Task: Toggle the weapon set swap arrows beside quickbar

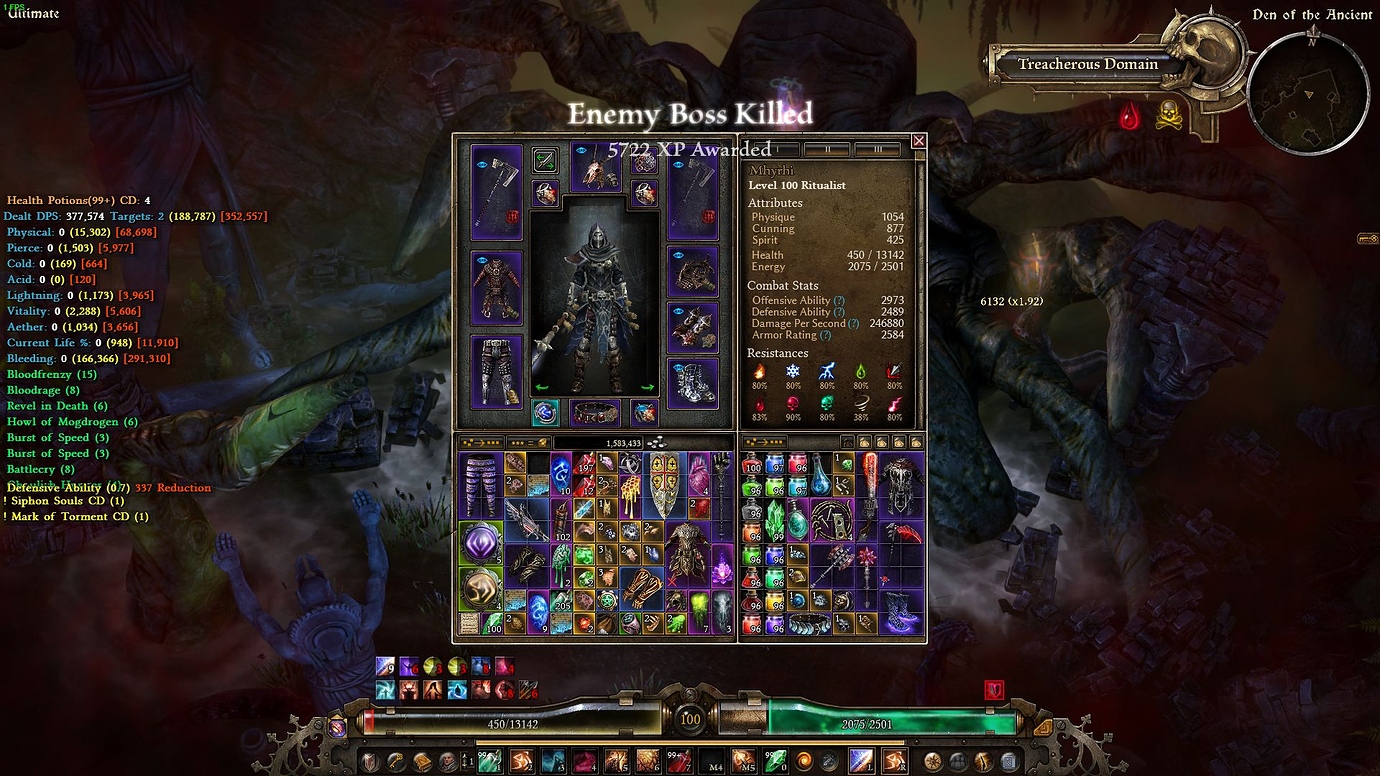Action: [x=466, y=760]
